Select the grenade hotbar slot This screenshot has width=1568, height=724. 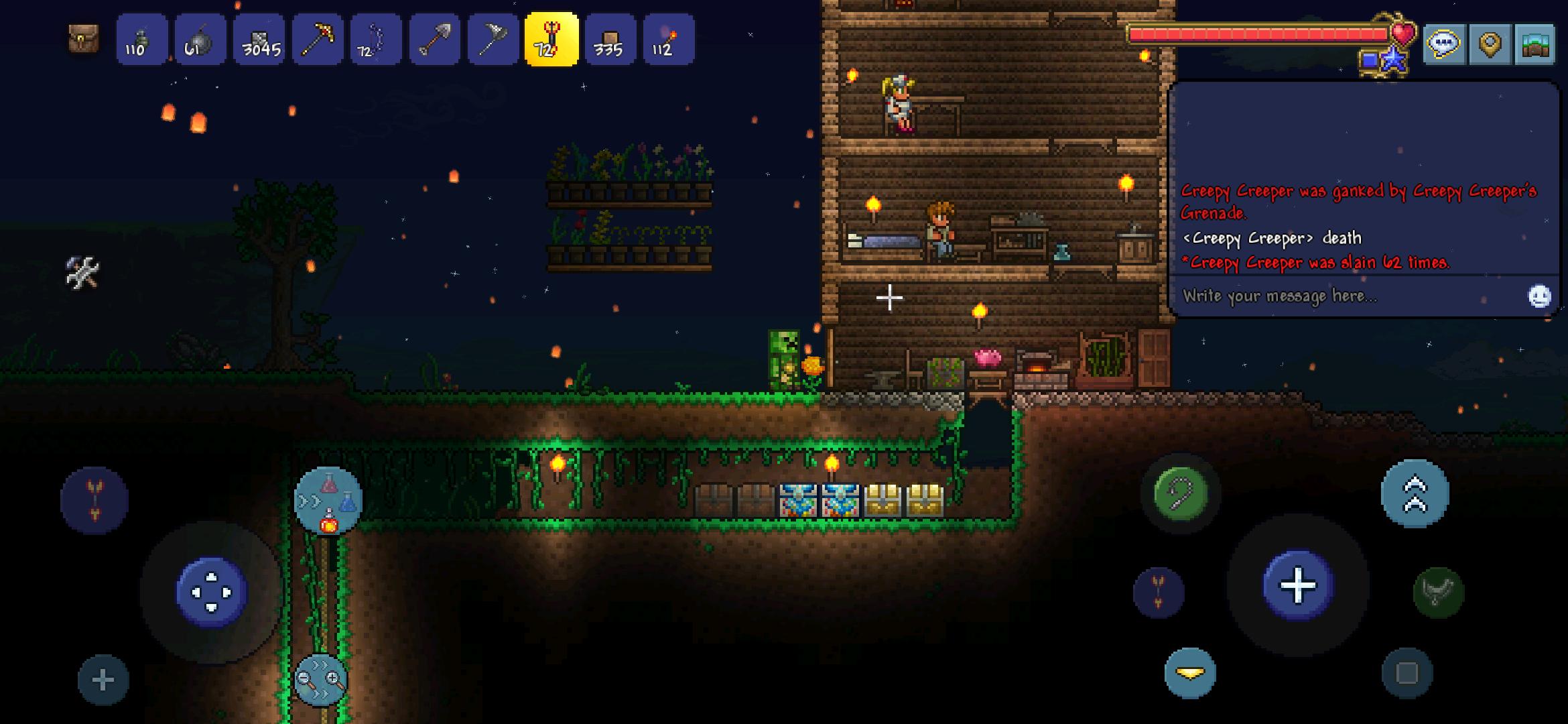click(141, 40)
